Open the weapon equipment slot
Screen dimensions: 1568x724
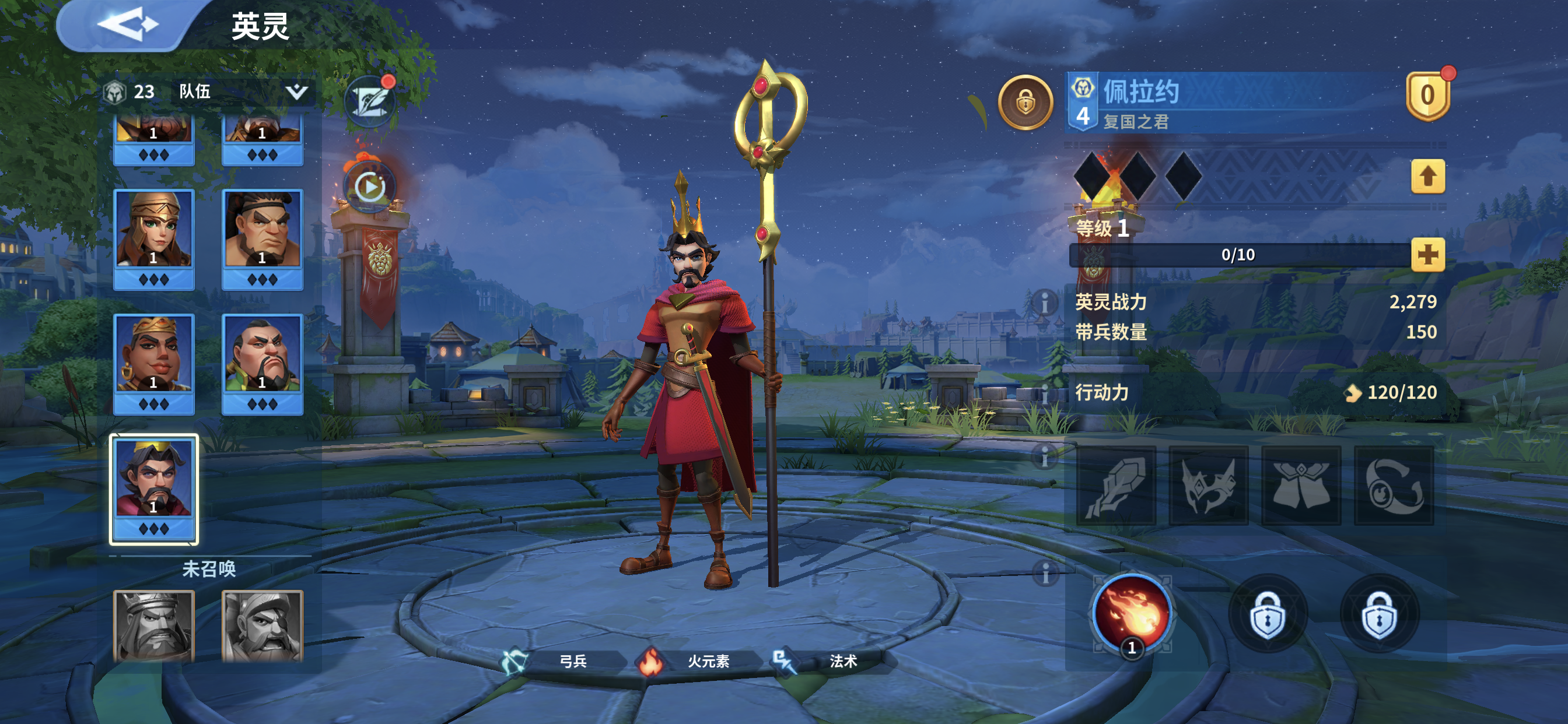coord(1116,486)
